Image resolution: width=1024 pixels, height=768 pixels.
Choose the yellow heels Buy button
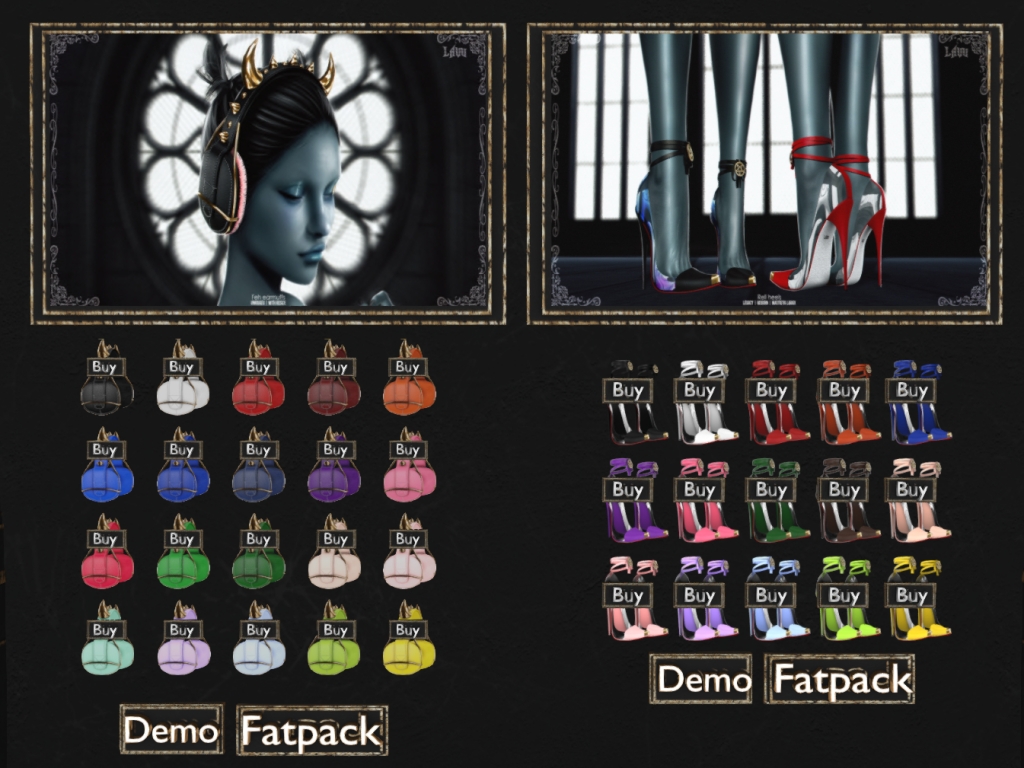[x=912, y=595]
